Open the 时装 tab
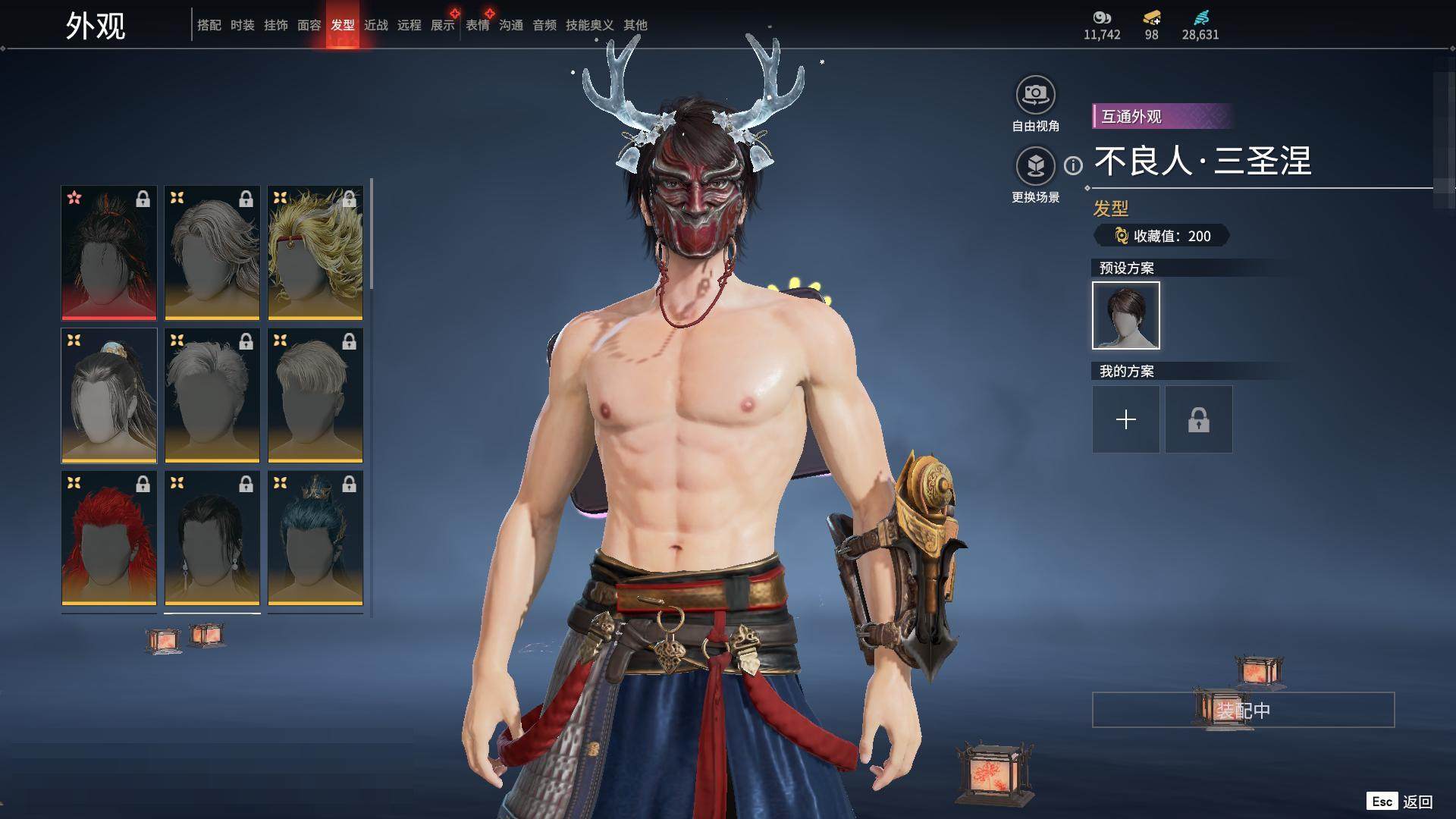1456x819 pixels. point(242,25)
